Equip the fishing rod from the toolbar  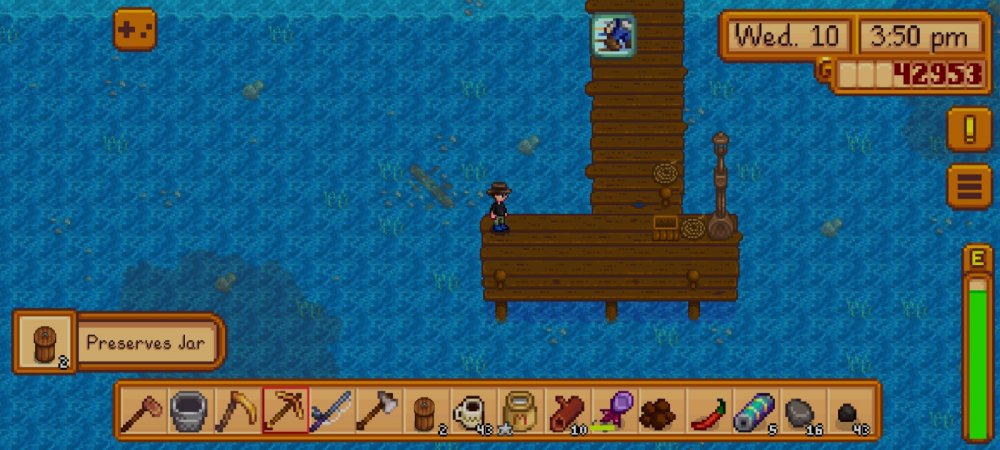[331, 411]
